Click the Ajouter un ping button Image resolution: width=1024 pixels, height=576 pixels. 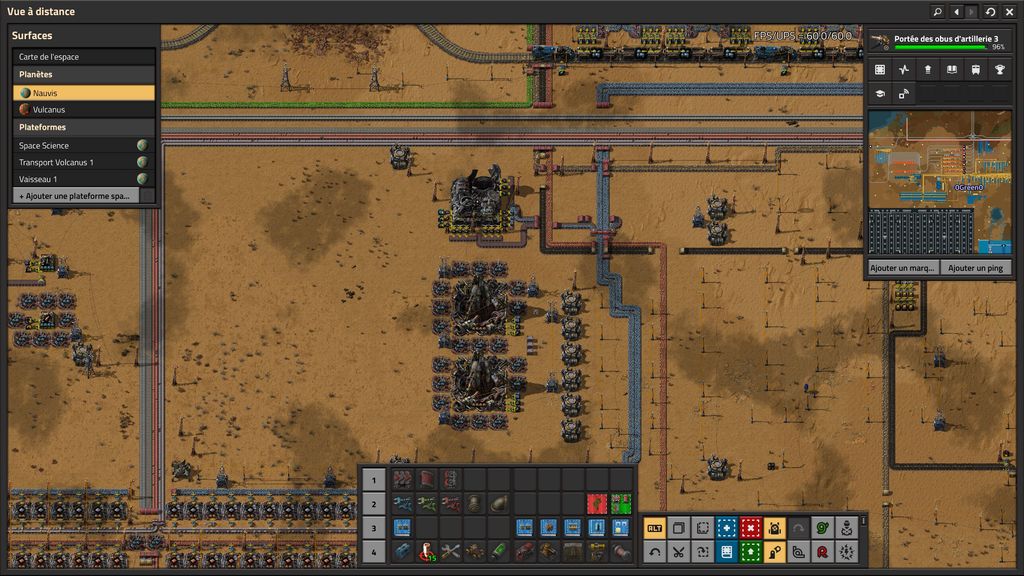(975, 268)
